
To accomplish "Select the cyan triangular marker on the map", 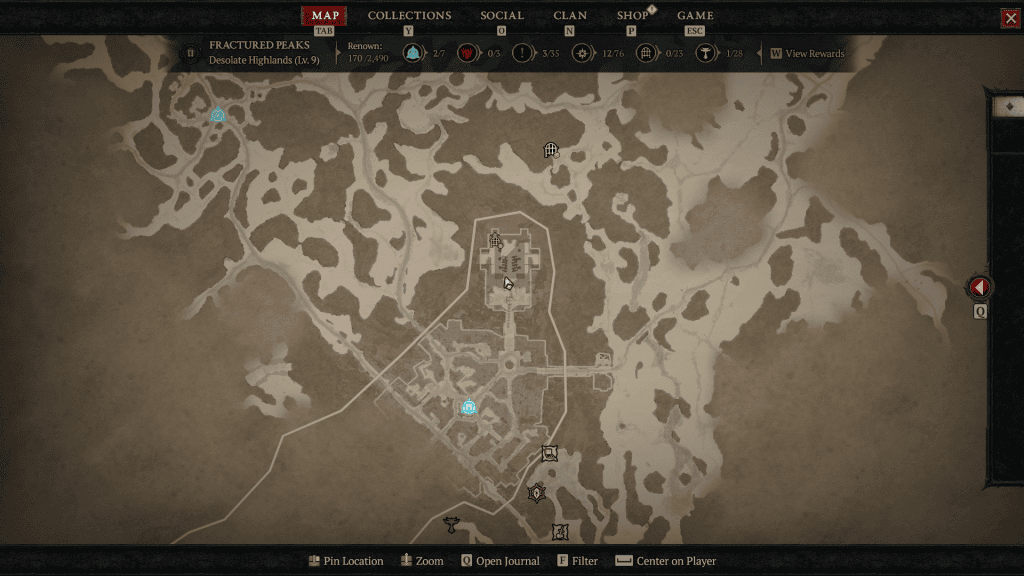I will 218,115.
